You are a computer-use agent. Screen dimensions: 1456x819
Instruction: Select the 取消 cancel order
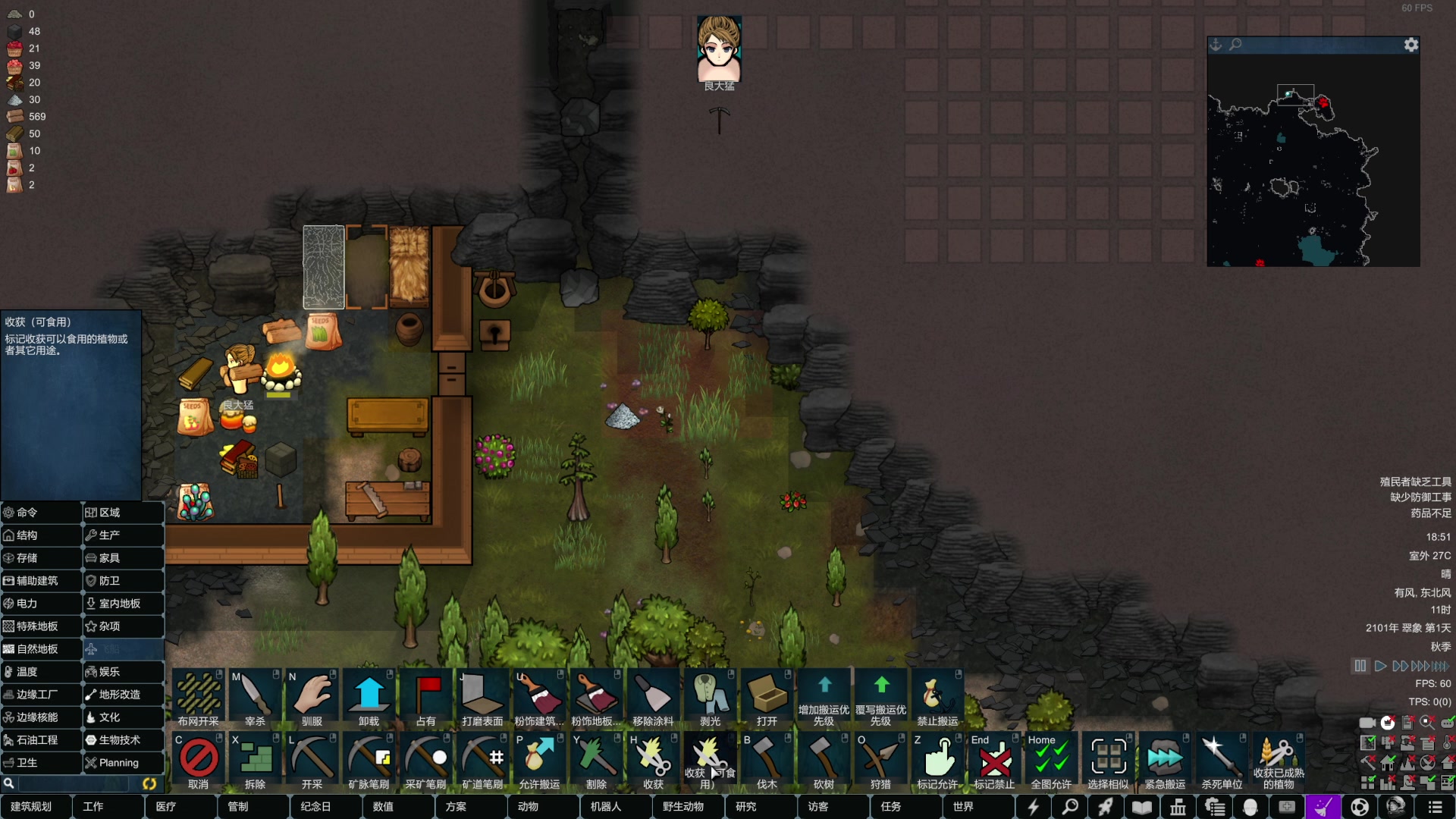[199, 761]
